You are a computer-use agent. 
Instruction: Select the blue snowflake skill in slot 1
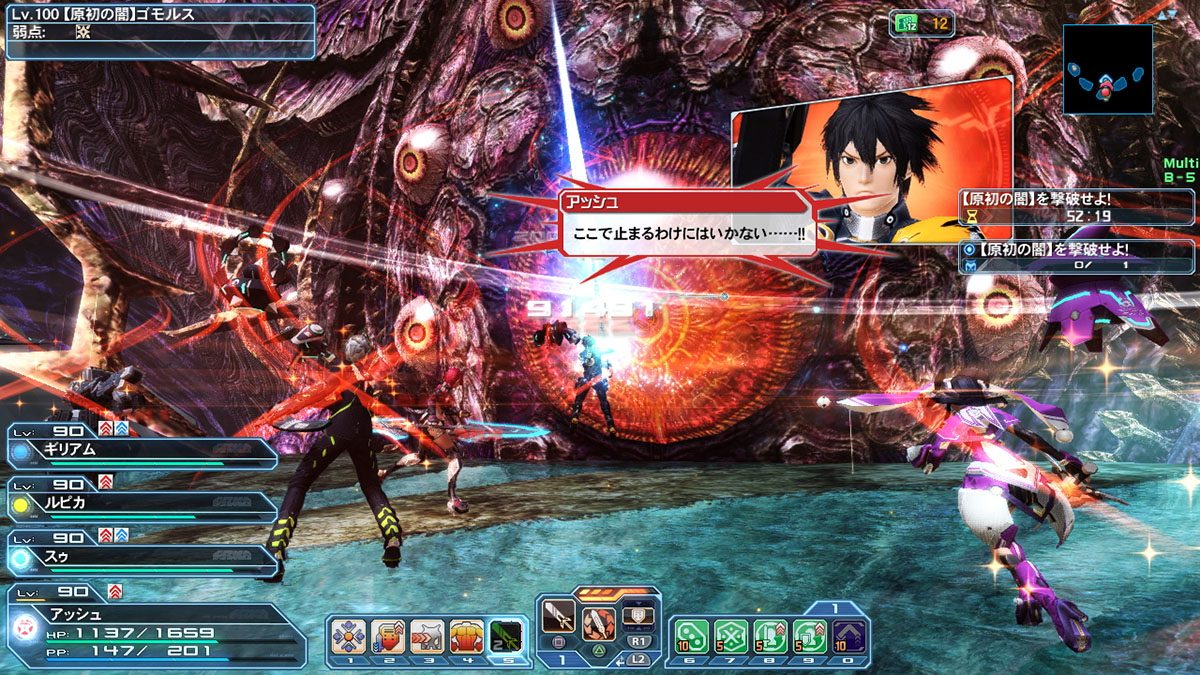click(x=349, y=637)
